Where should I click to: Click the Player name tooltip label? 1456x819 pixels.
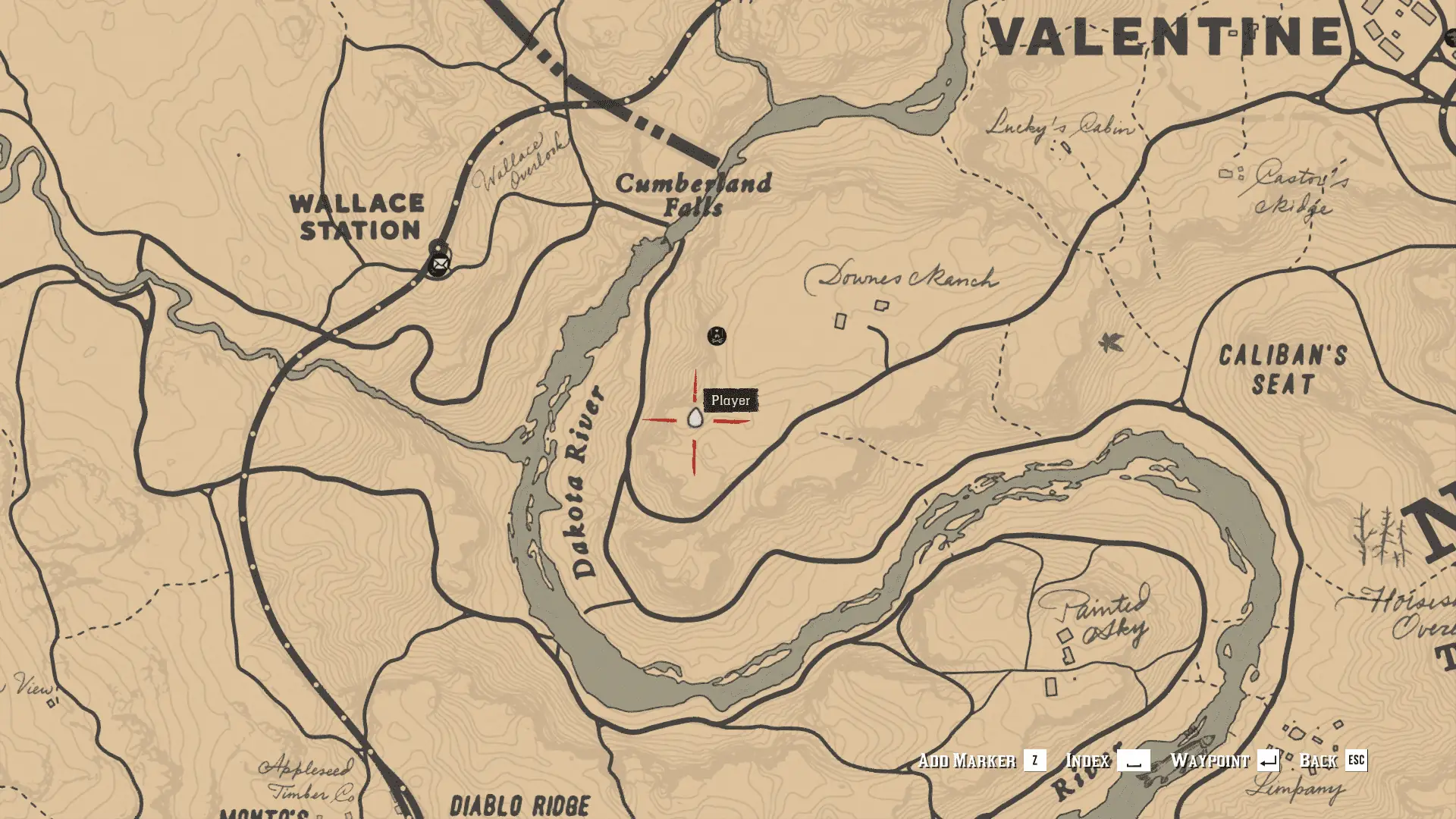tap(730, 399)
